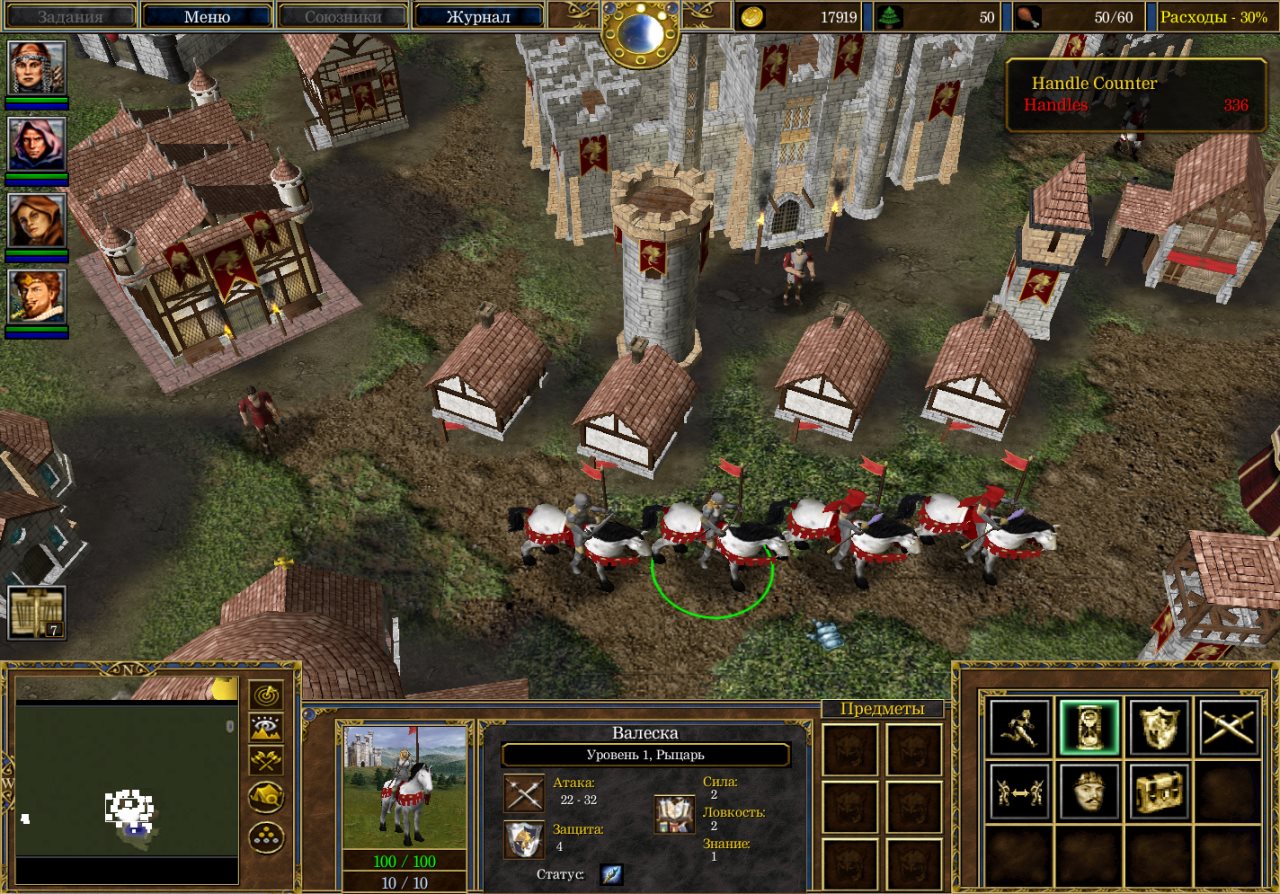Select the red-haired mustached hero portrait
The width and height of the screenshot is (1280, 894).
pyautogui.click(x=38, y=296)
